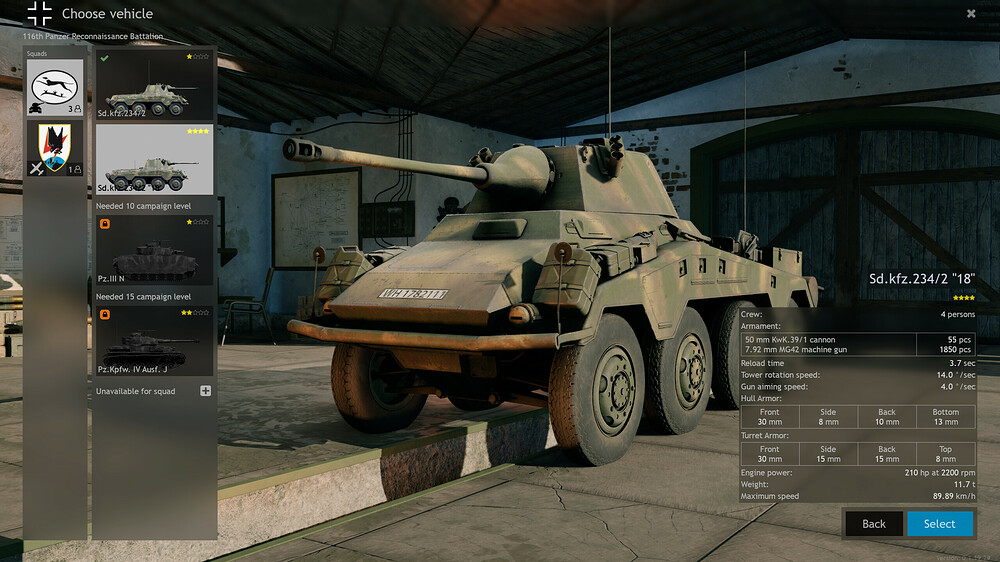
Task: Expand the Unavailable for squad list
Action: pos(206,391)
